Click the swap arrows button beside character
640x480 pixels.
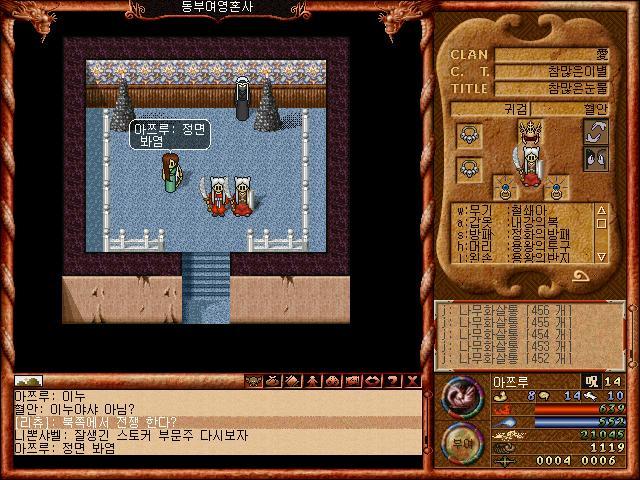[x=596, y=133]
